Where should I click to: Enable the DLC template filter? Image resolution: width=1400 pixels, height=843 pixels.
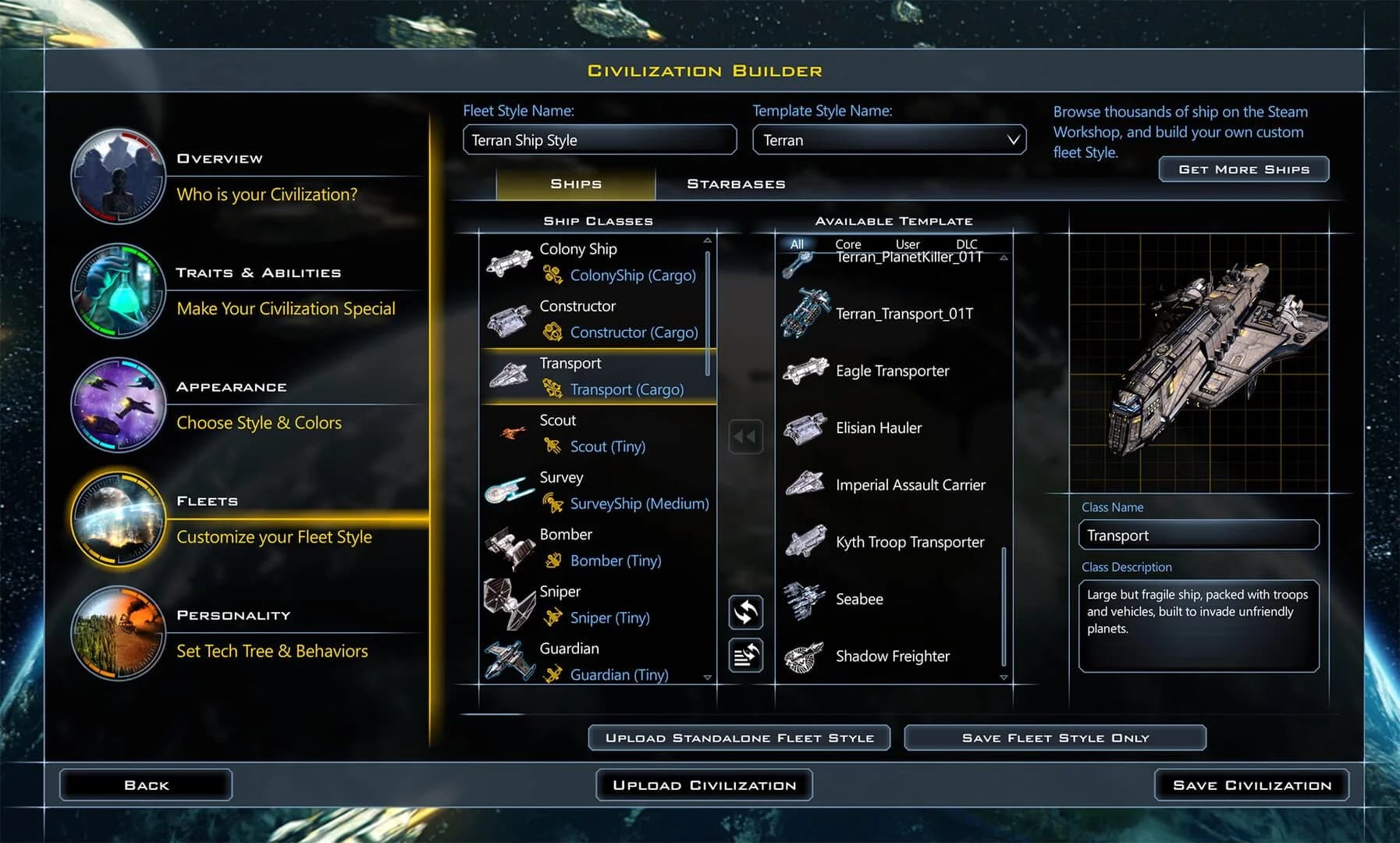pyautogui.click(x=965, y=244)
